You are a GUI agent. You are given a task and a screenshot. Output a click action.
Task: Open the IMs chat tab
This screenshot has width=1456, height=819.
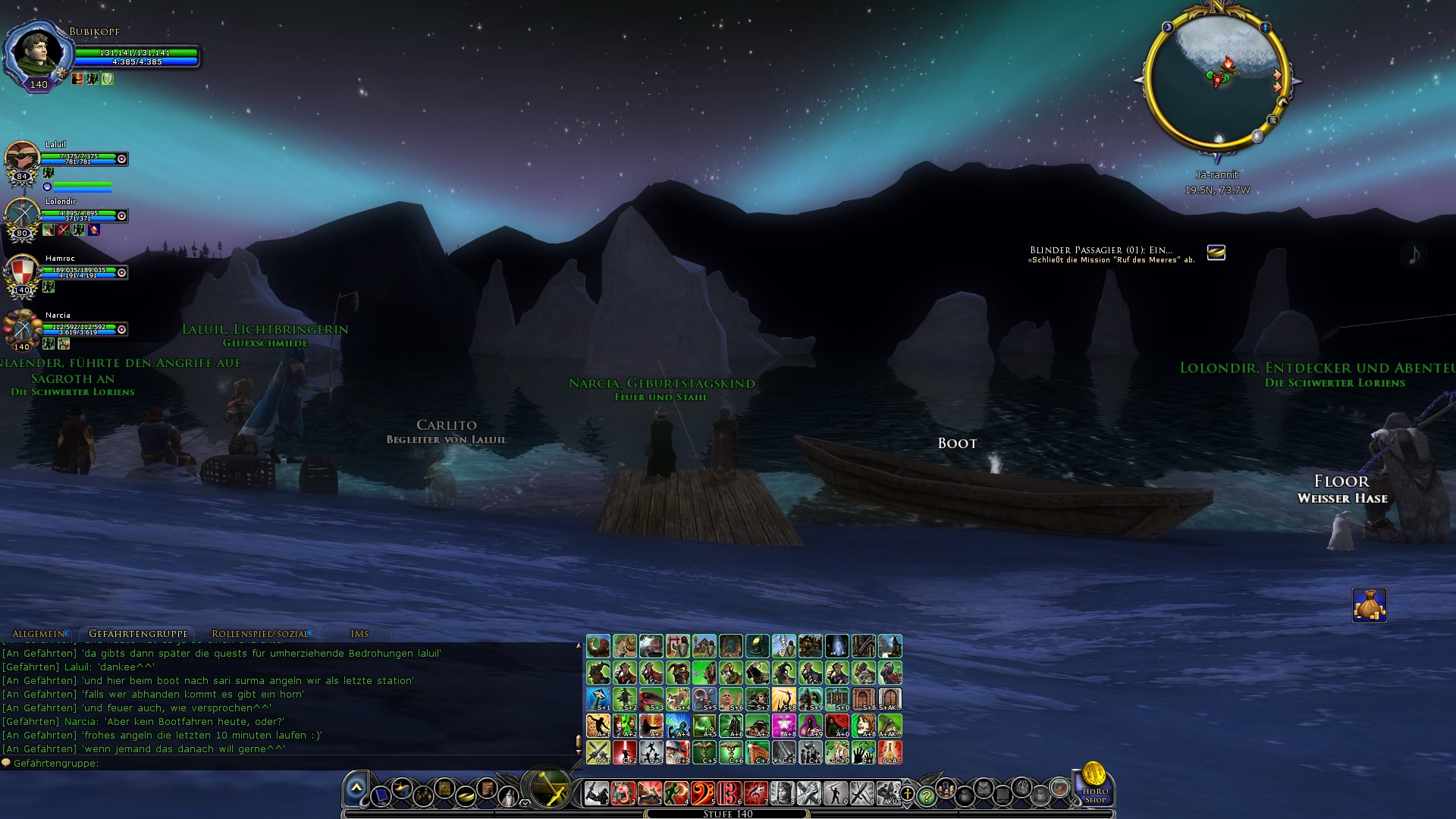point(360,633)
